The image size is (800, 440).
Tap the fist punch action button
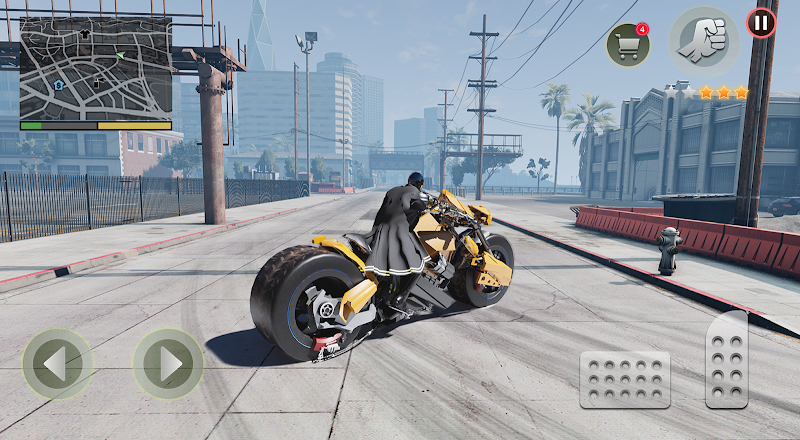703,42
